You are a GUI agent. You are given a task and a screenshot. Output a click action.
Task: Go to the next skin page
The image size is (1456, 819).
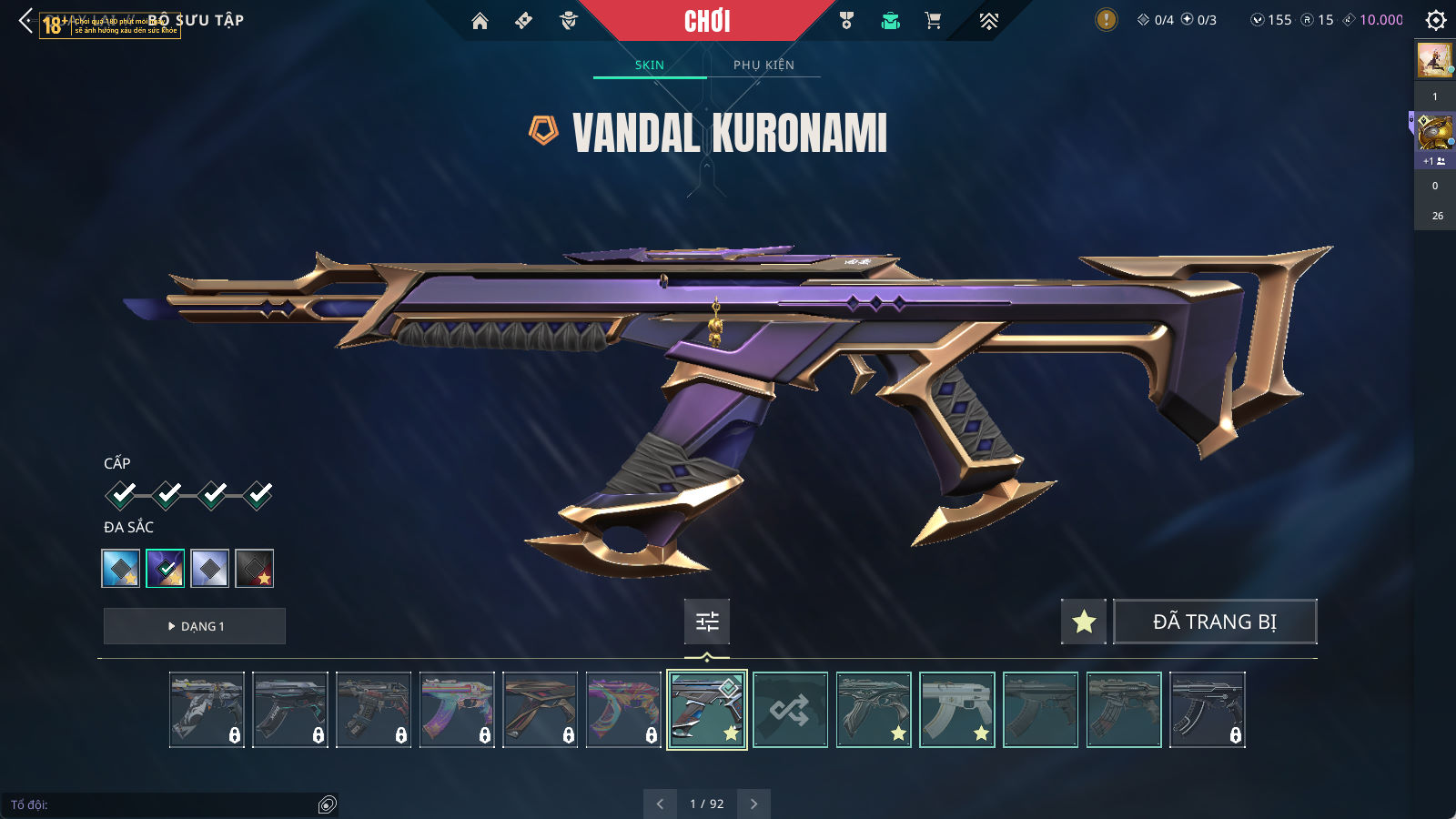click(753, 804)
